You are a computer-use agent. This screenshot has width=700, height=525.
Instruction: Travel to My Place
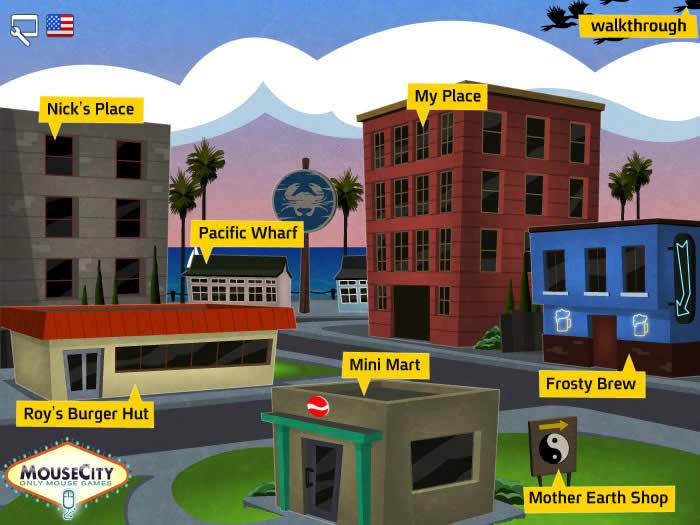448,97
